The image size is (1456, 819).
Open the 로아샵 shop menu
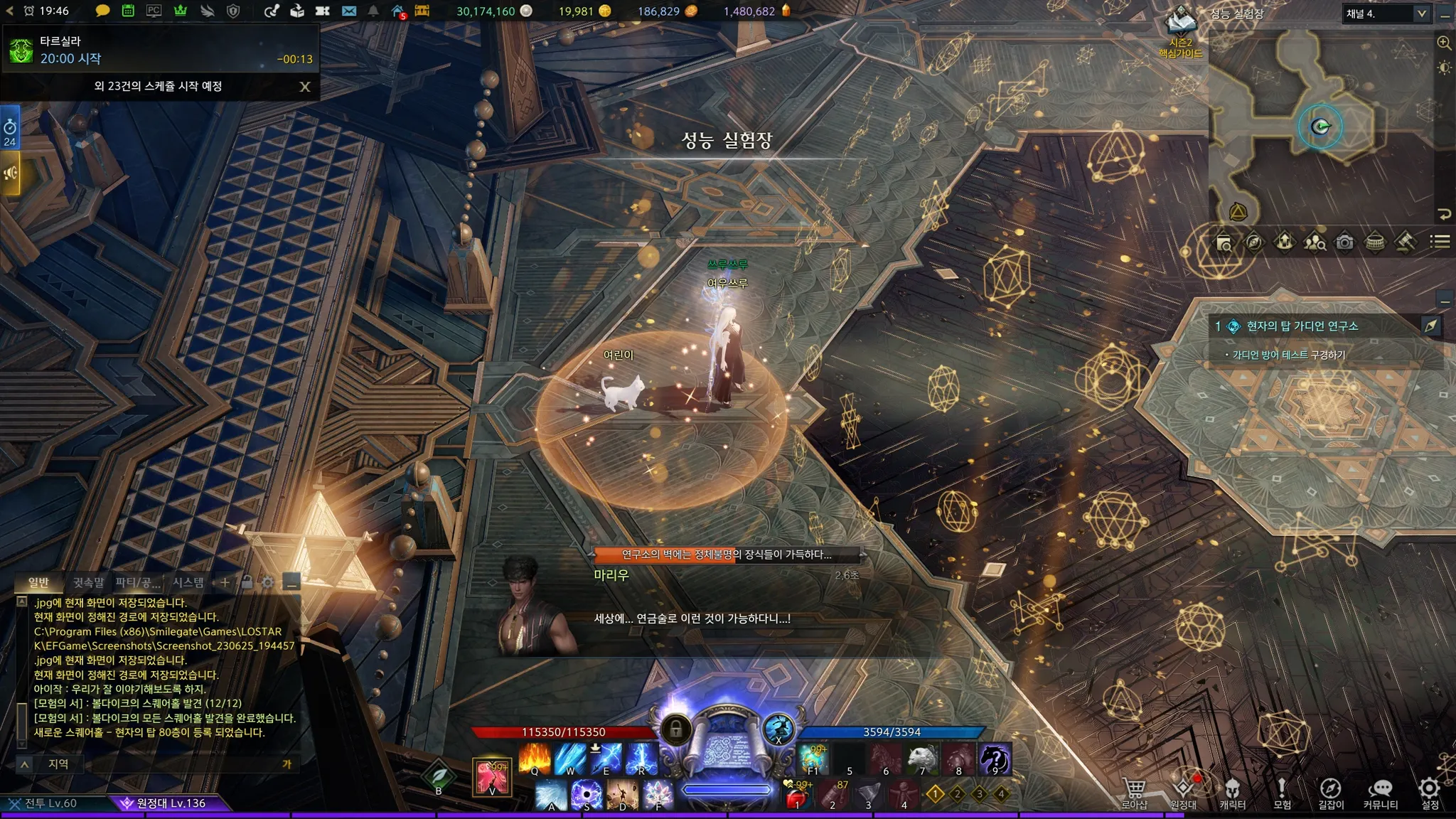[1134, 793]
